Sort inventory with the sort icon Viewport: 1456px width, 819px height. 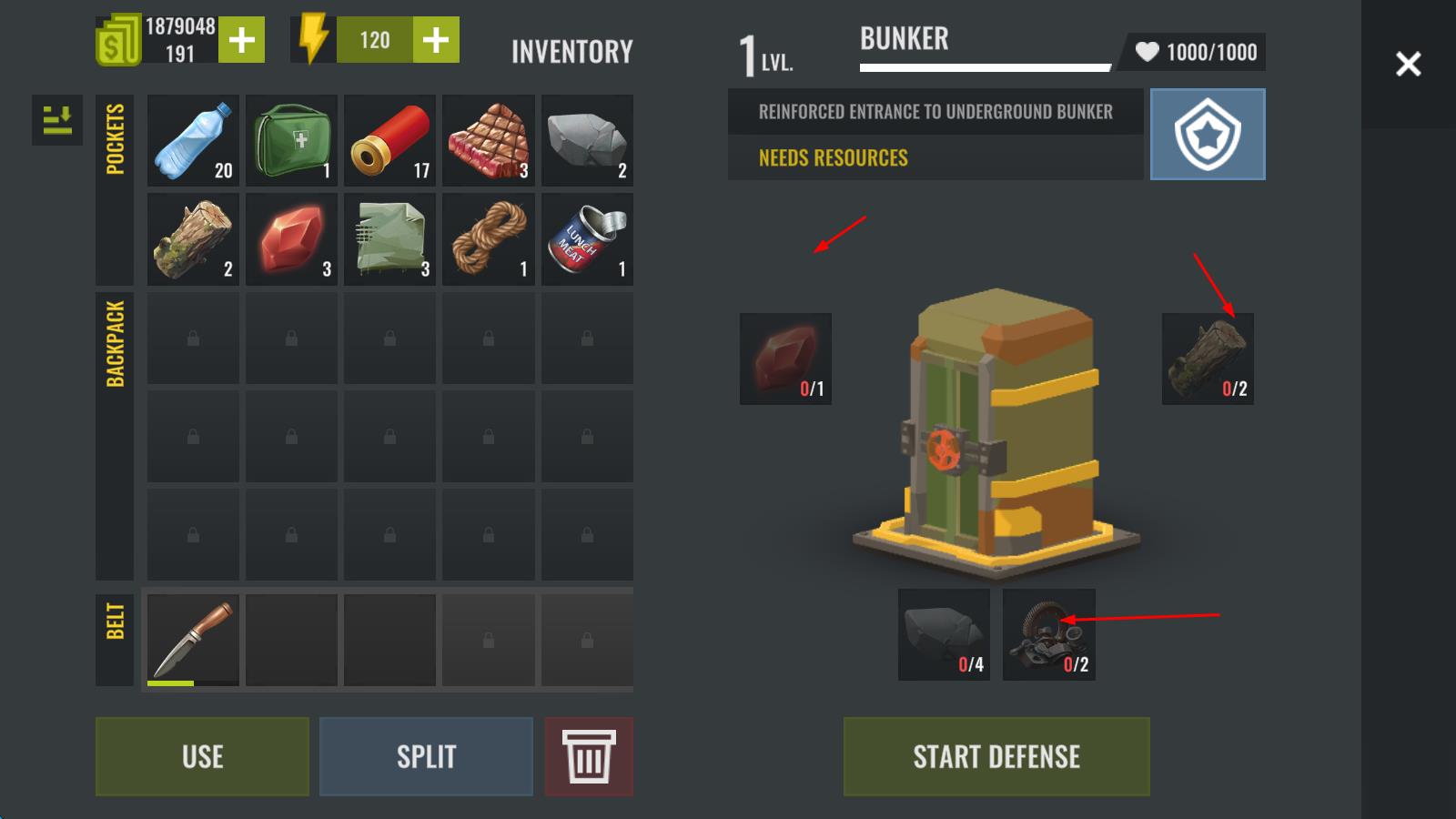(x=57, y=120)
